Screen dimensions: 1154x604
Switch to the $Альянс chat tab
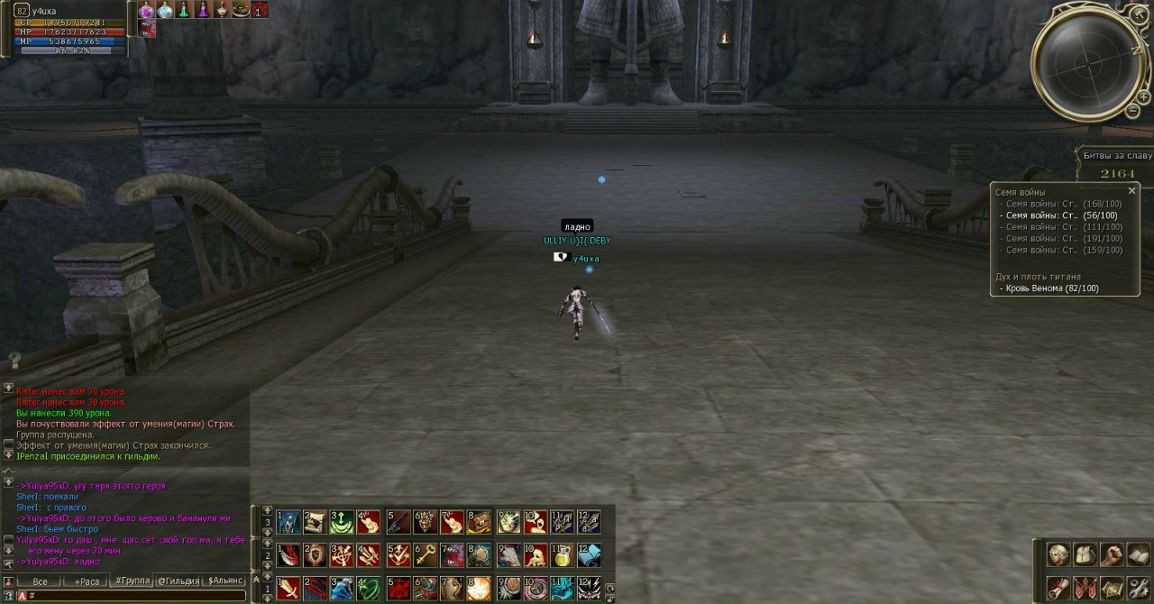click(224, 581)
